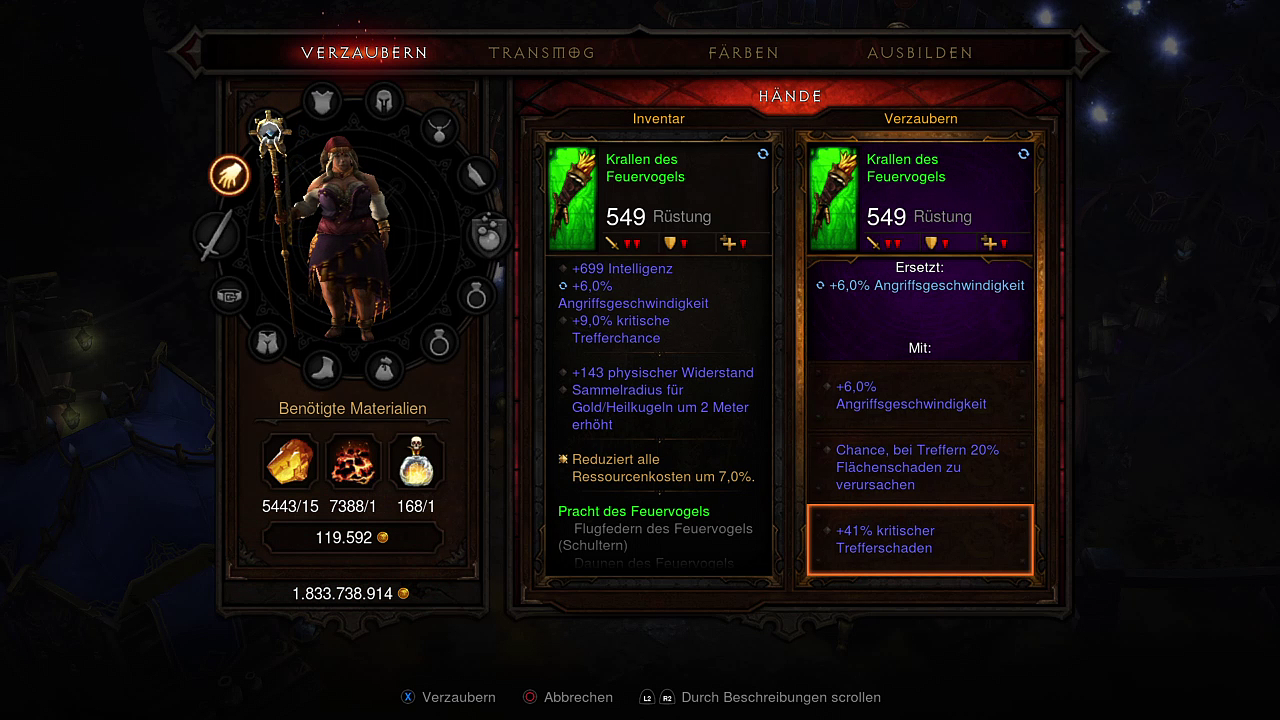Select the chest armor equipment slot
Viewport: 1280px width, 720px height.
[x=322, y=101]
